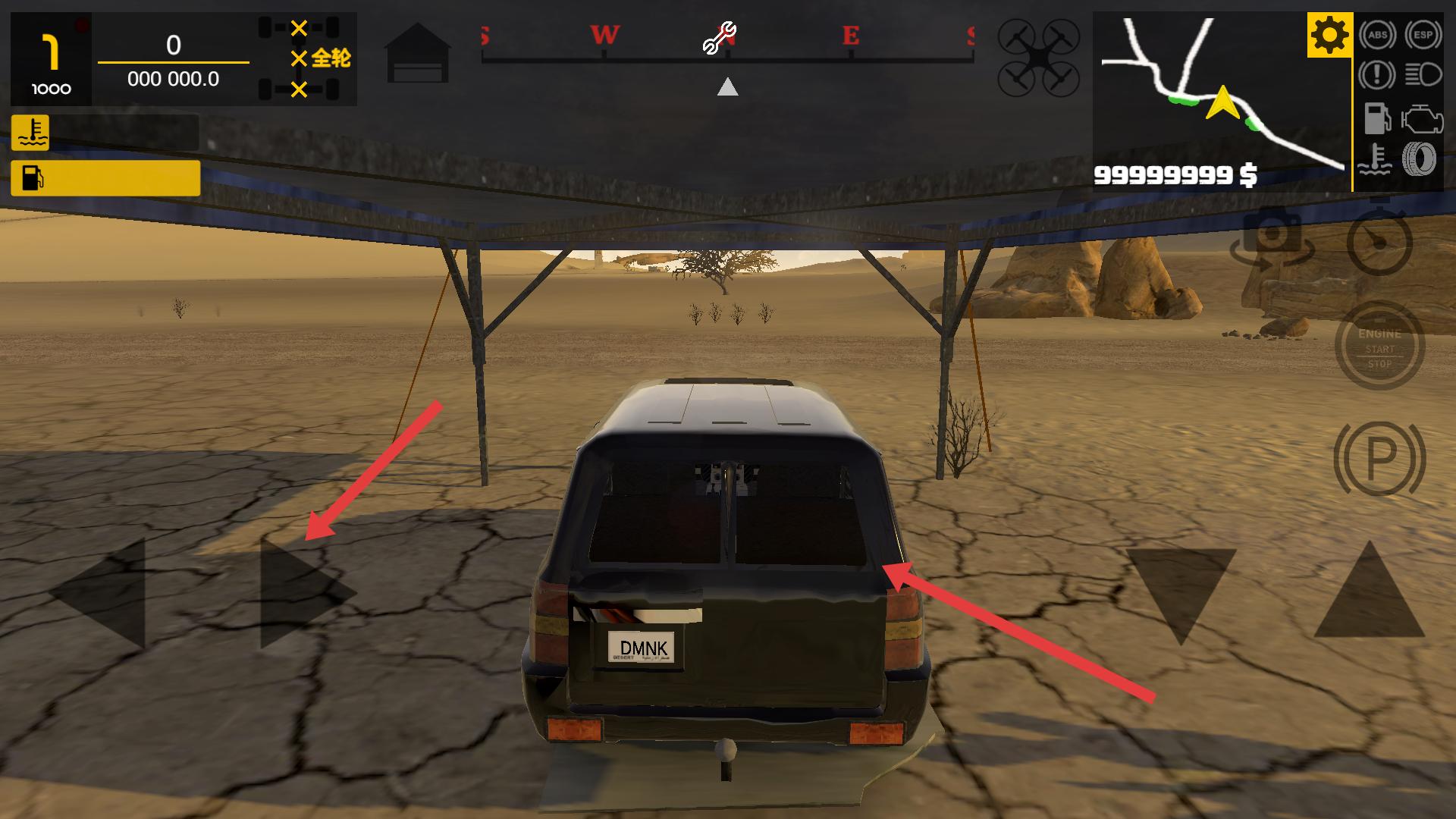Click the gear indicator panel
Image resolution: width=1456 pixels, height=819 pixels.
coord(51,59)
